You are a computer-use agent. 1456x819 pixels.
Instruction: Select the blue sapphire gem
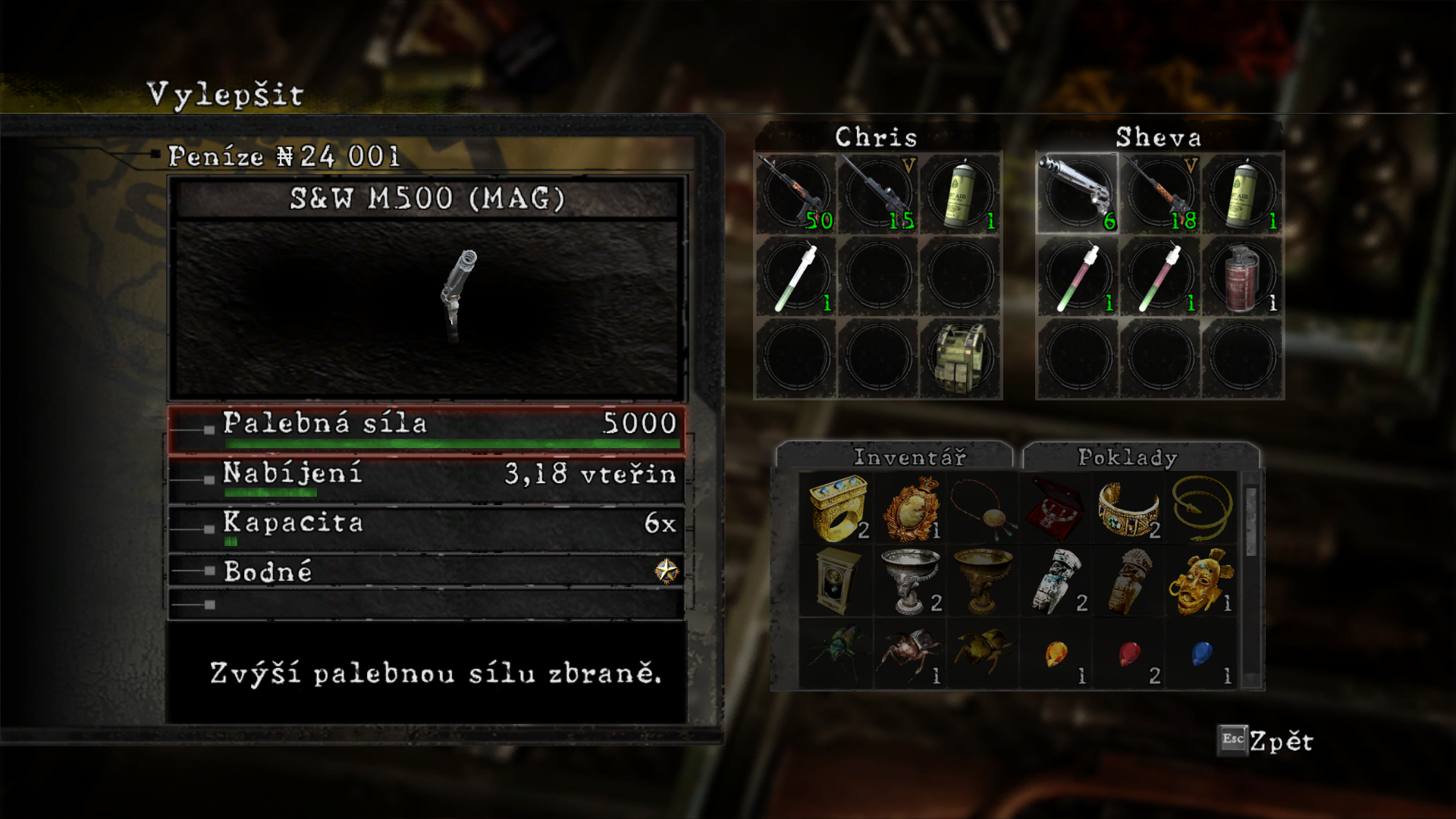1202,654
